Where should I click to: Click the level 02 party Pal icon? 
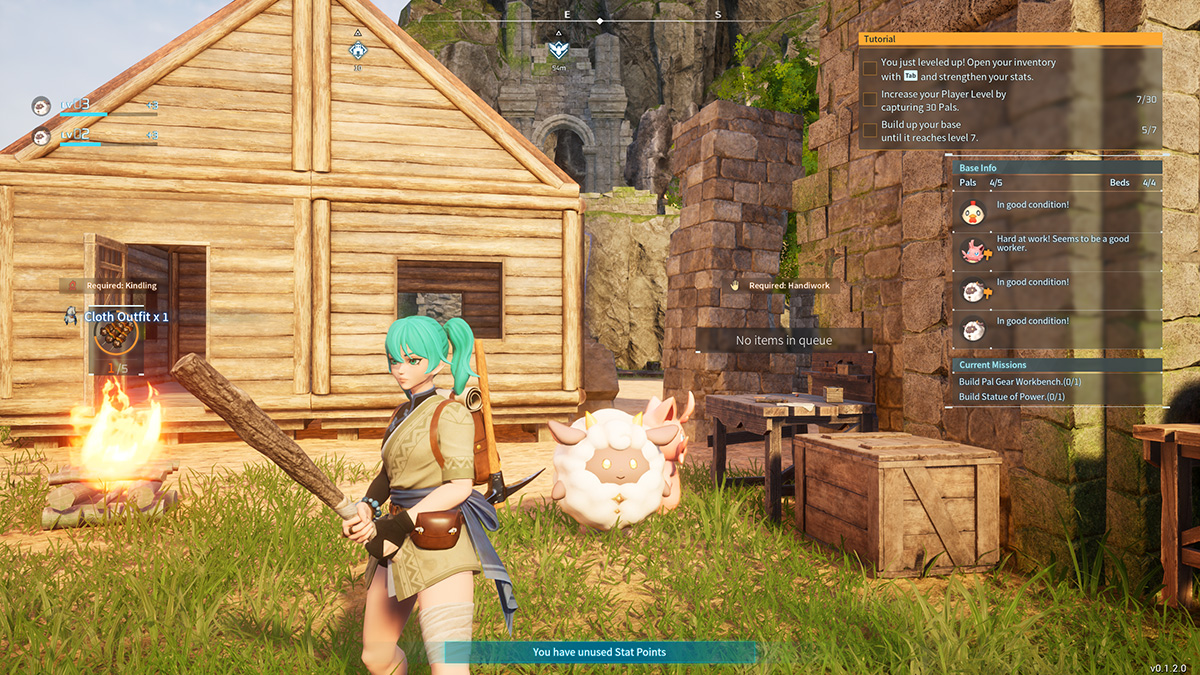(x=41, y=135)
